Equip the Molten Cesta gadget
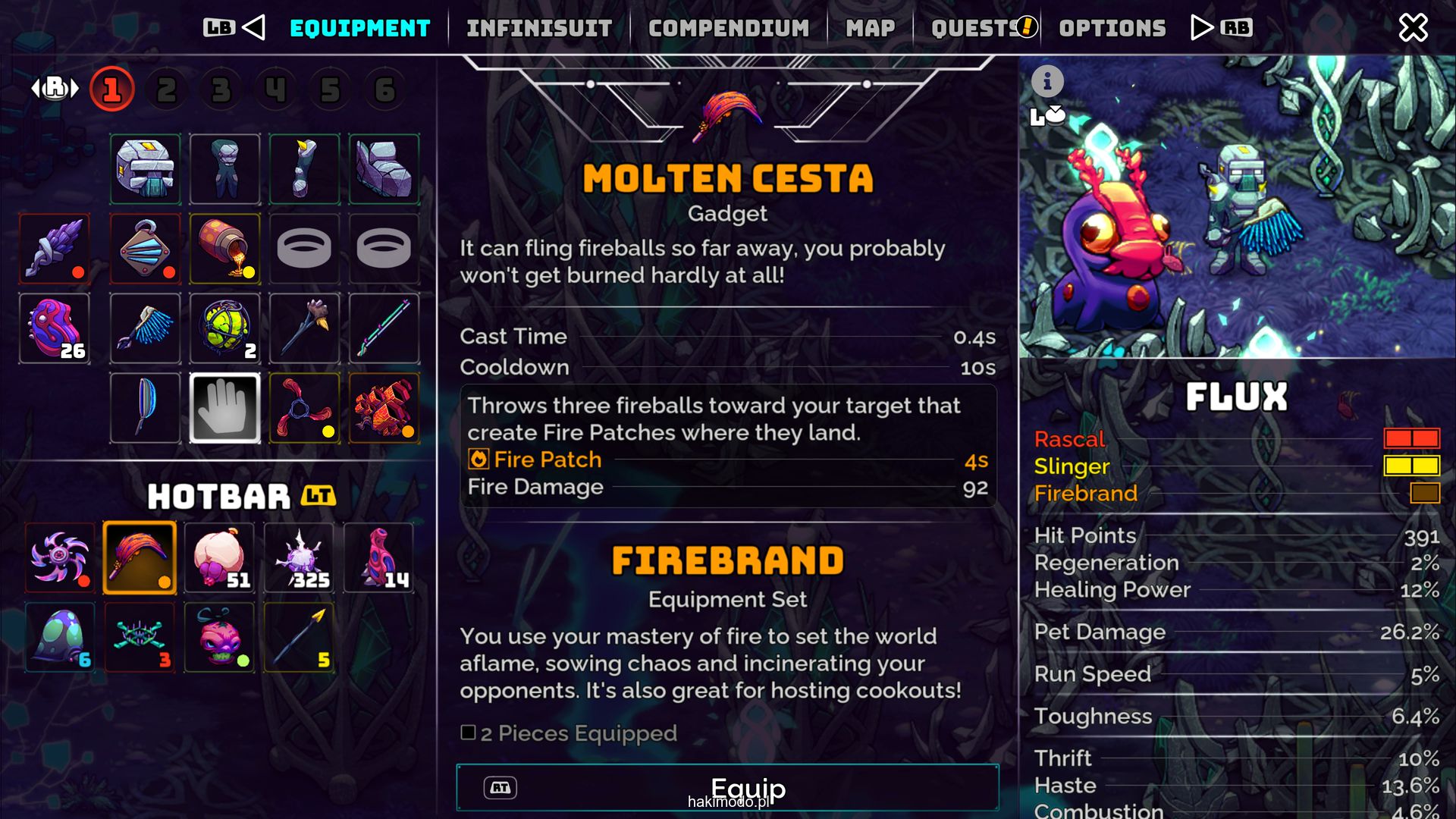Screen dimensions: 1456x819 coord(727,788)
